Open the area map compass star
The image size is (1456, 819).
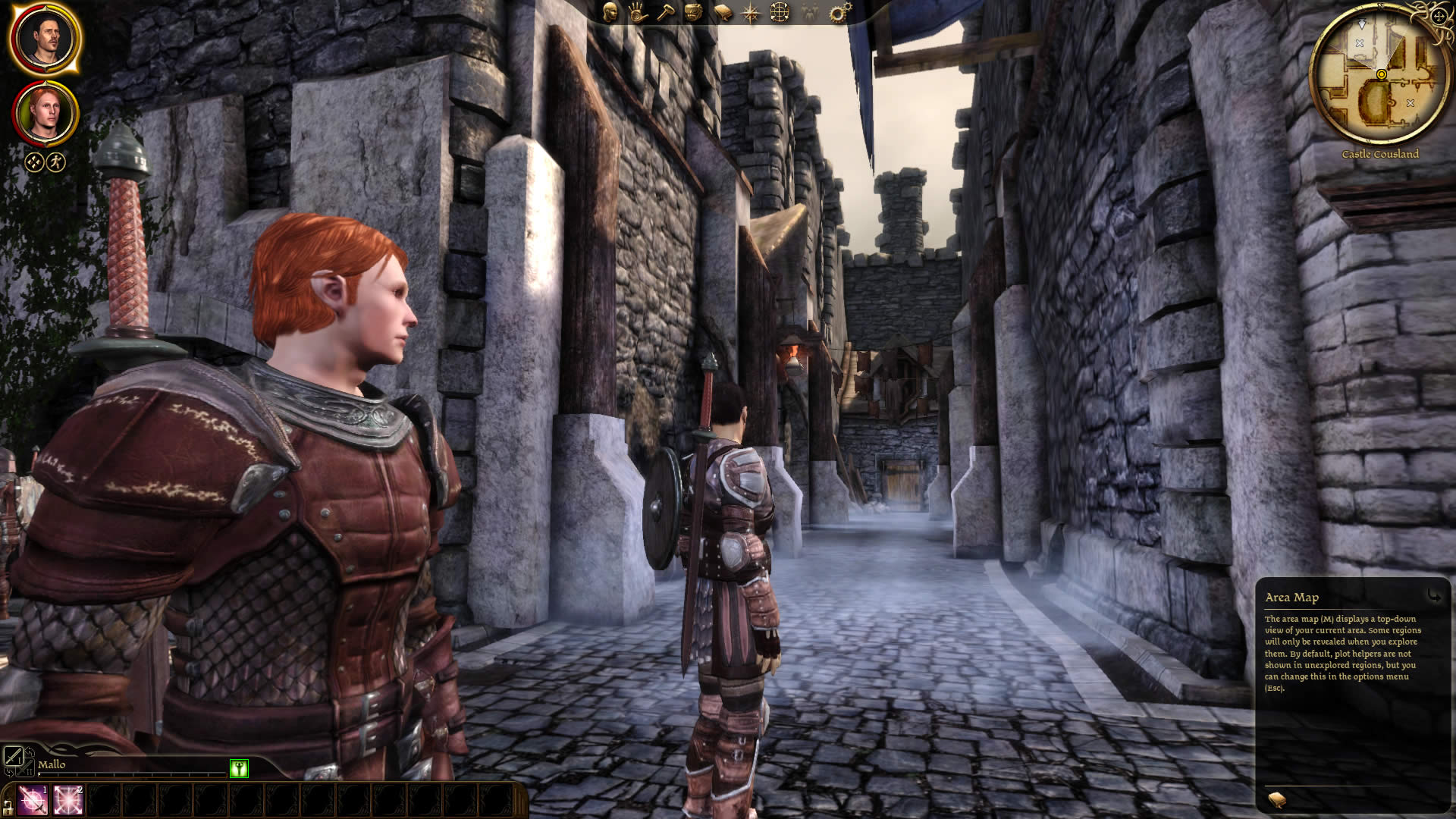point(751,13)
